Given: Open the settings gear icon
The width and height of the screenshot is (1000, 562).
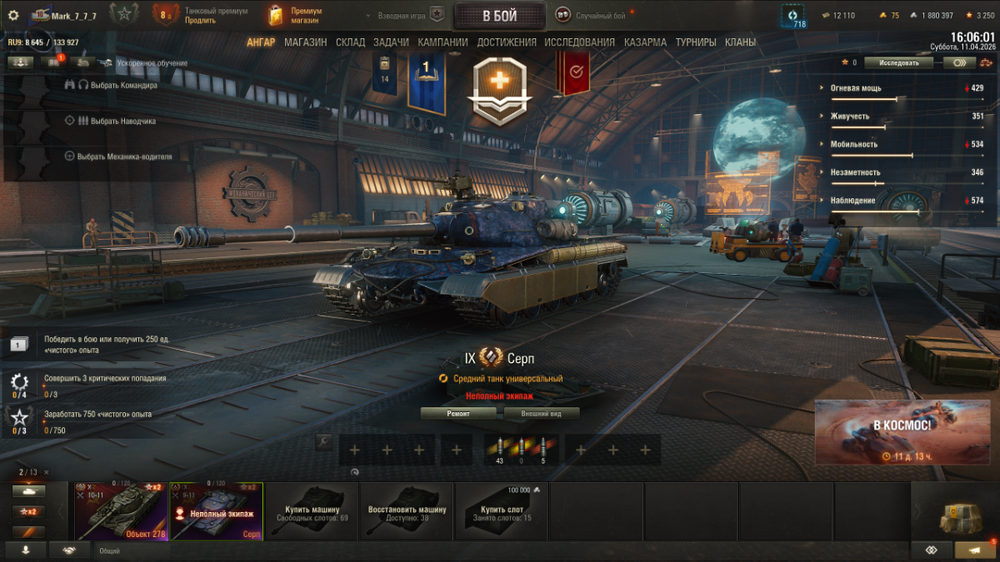Looking at the screenshot, I should 13,15.
